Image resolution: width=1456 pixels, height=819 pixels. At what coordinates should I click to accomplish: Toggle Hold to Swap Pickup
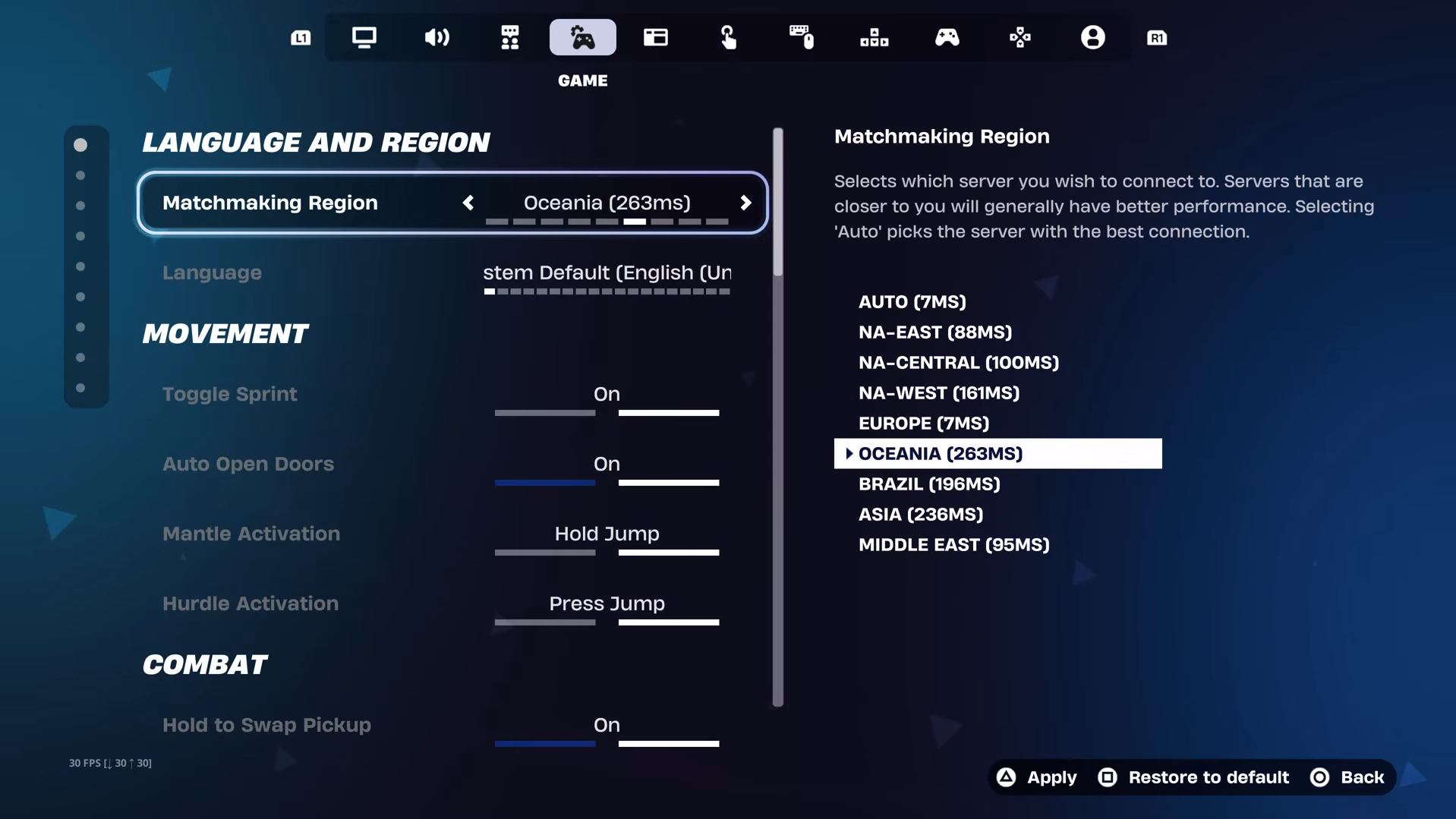606,726
